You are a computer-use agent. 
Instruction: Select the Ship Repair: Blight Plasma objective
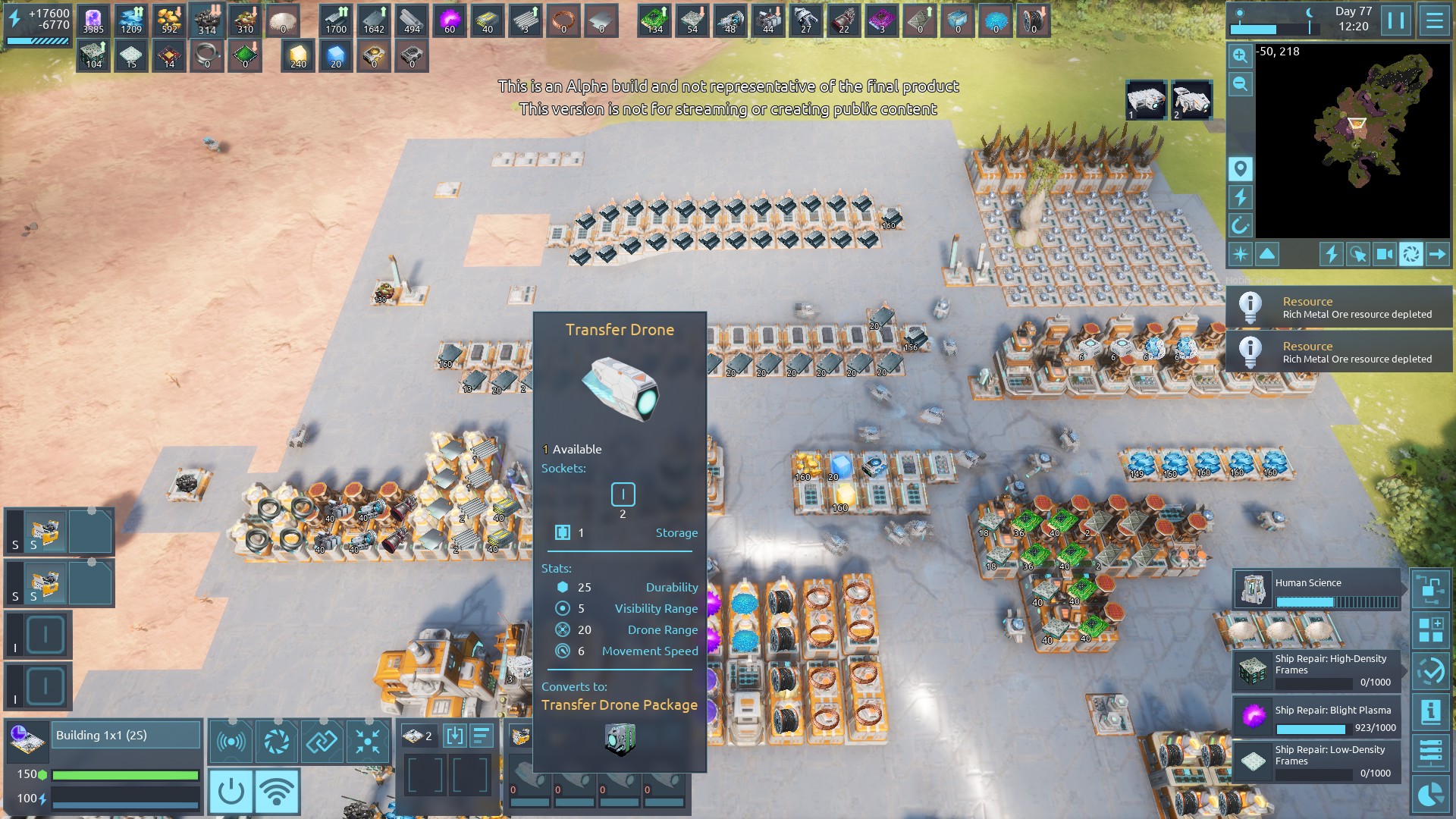coord(1317,718)
